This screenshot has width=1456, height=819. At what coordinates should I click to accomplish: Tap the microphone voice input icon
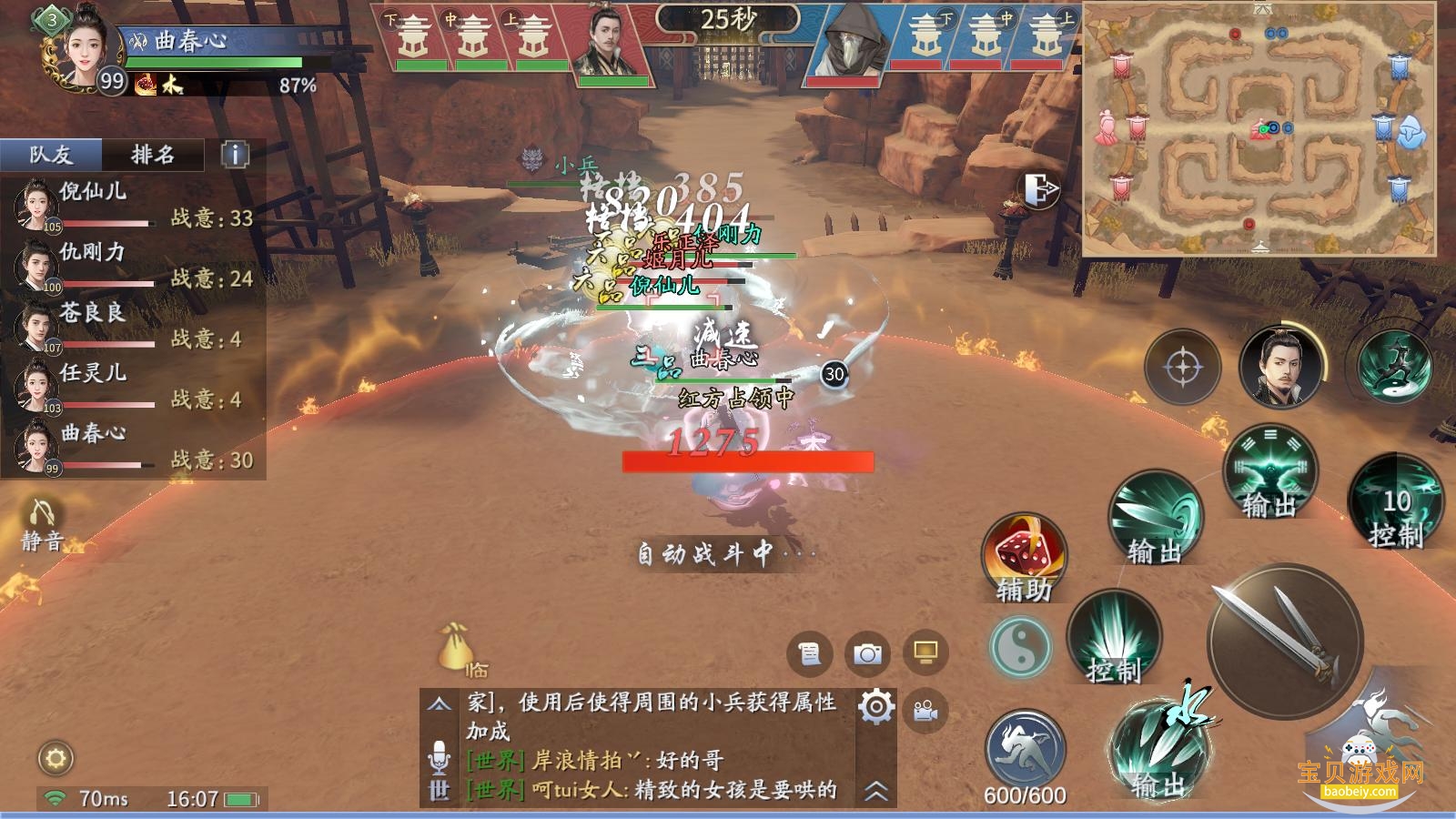click(439, 756)
